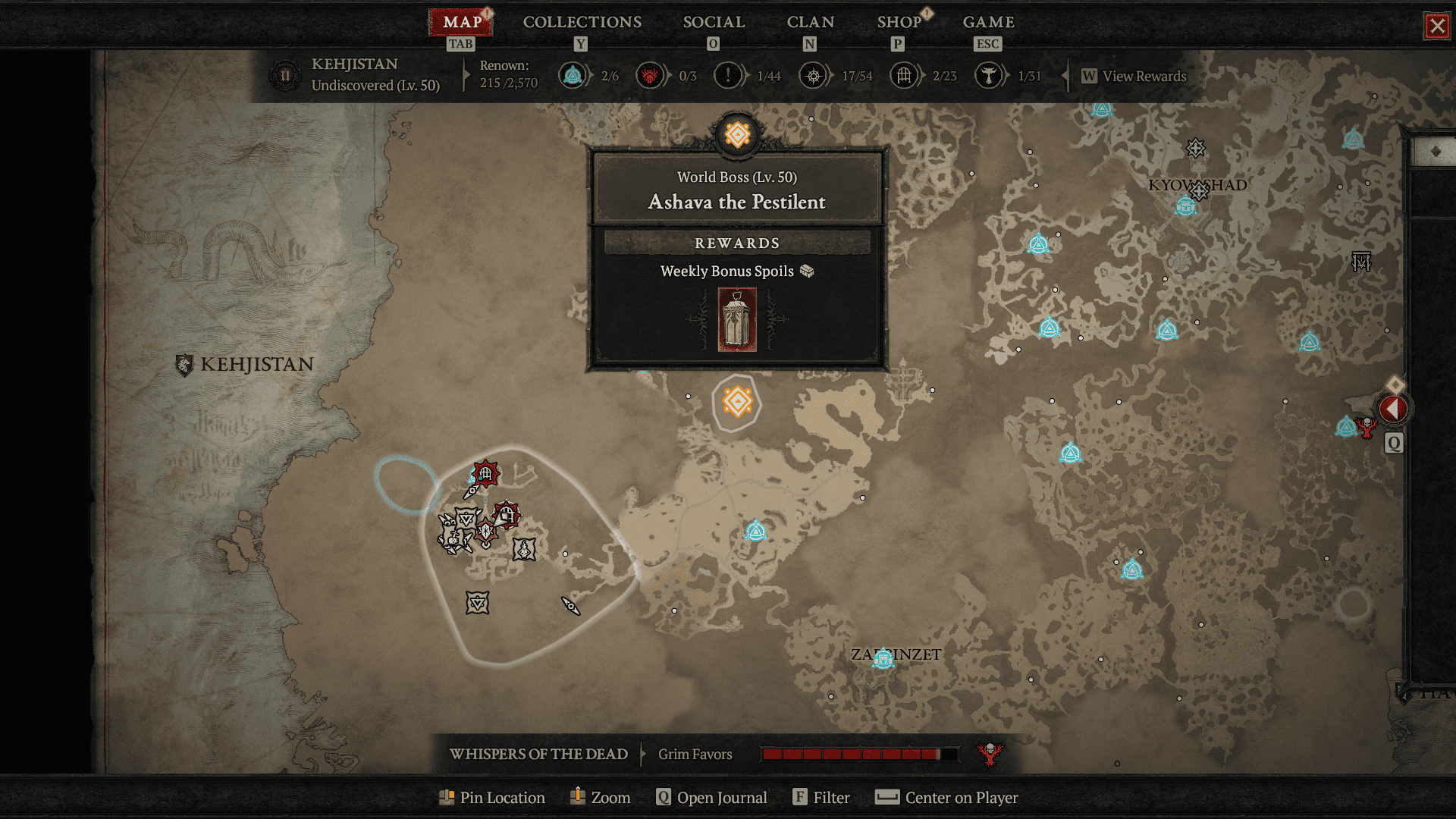This screenshot has height=819, width=1456.
Task: Select the Kyovashad waypoint icon
Action: [1185, 205]
